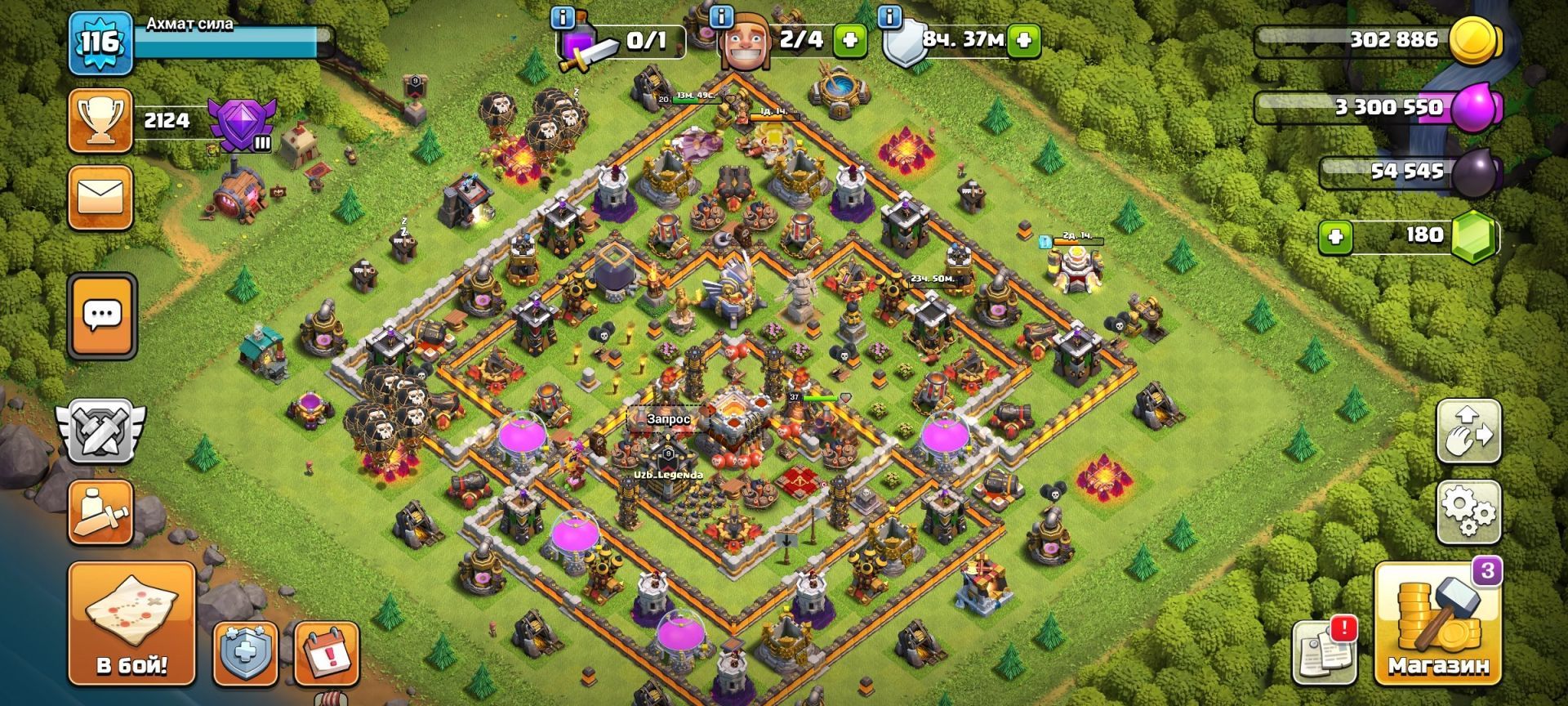
Task: Open the chat speech bubble panel
Action: tap(102, 316)
